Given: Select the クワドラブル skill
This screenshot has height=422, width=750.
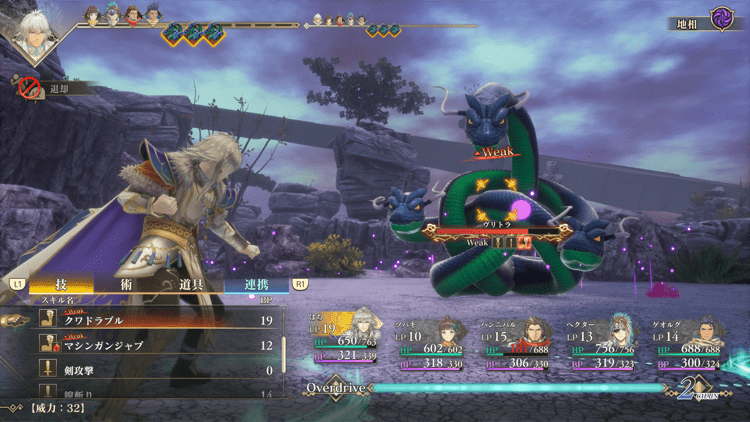Looking at the screenshot, I should 150,321.
